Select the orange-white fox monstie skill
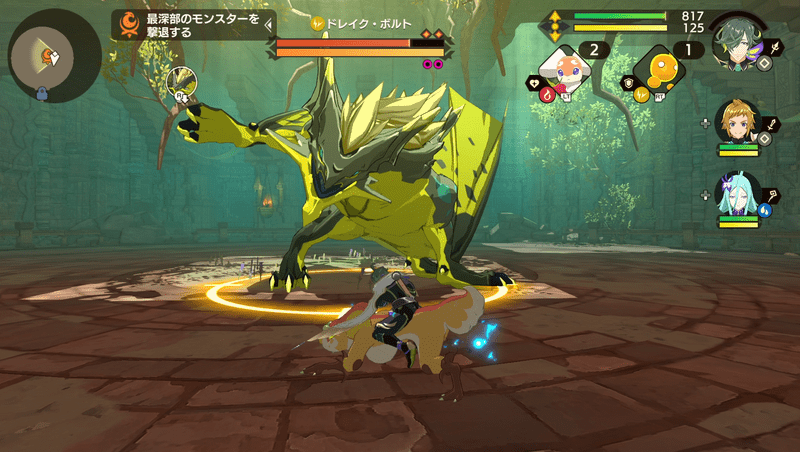Image resolution: width=800 pixels, height=452 pixels. 567,66
